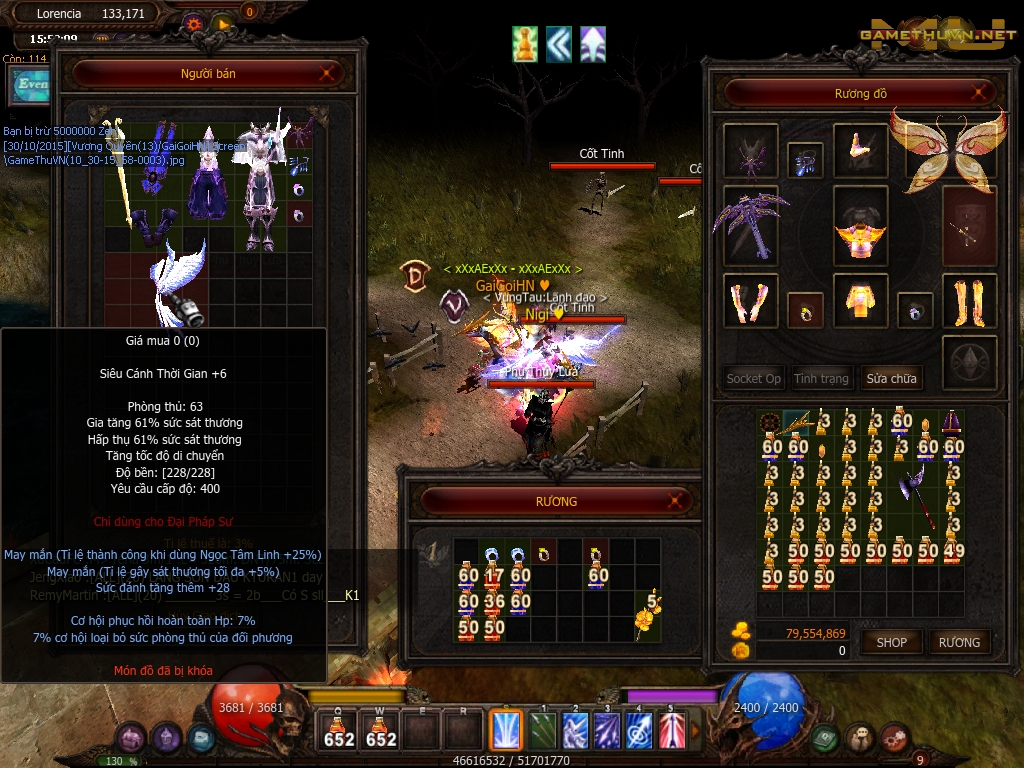Close the RƯƠNG storage window
The image size is (1024, 768).
(677, 500)
